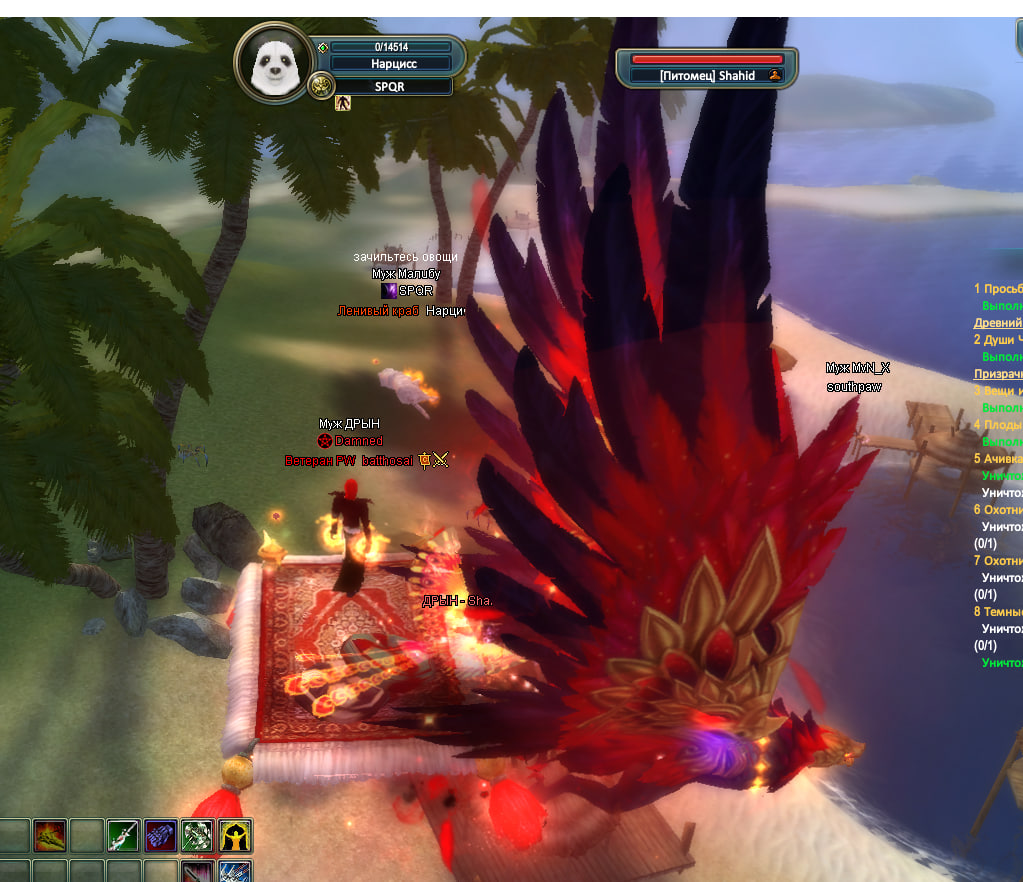This screenshot has height=882, width=1023.
Task: Click the 'Призрач' underlined quest link
Action: pos(998,374)
